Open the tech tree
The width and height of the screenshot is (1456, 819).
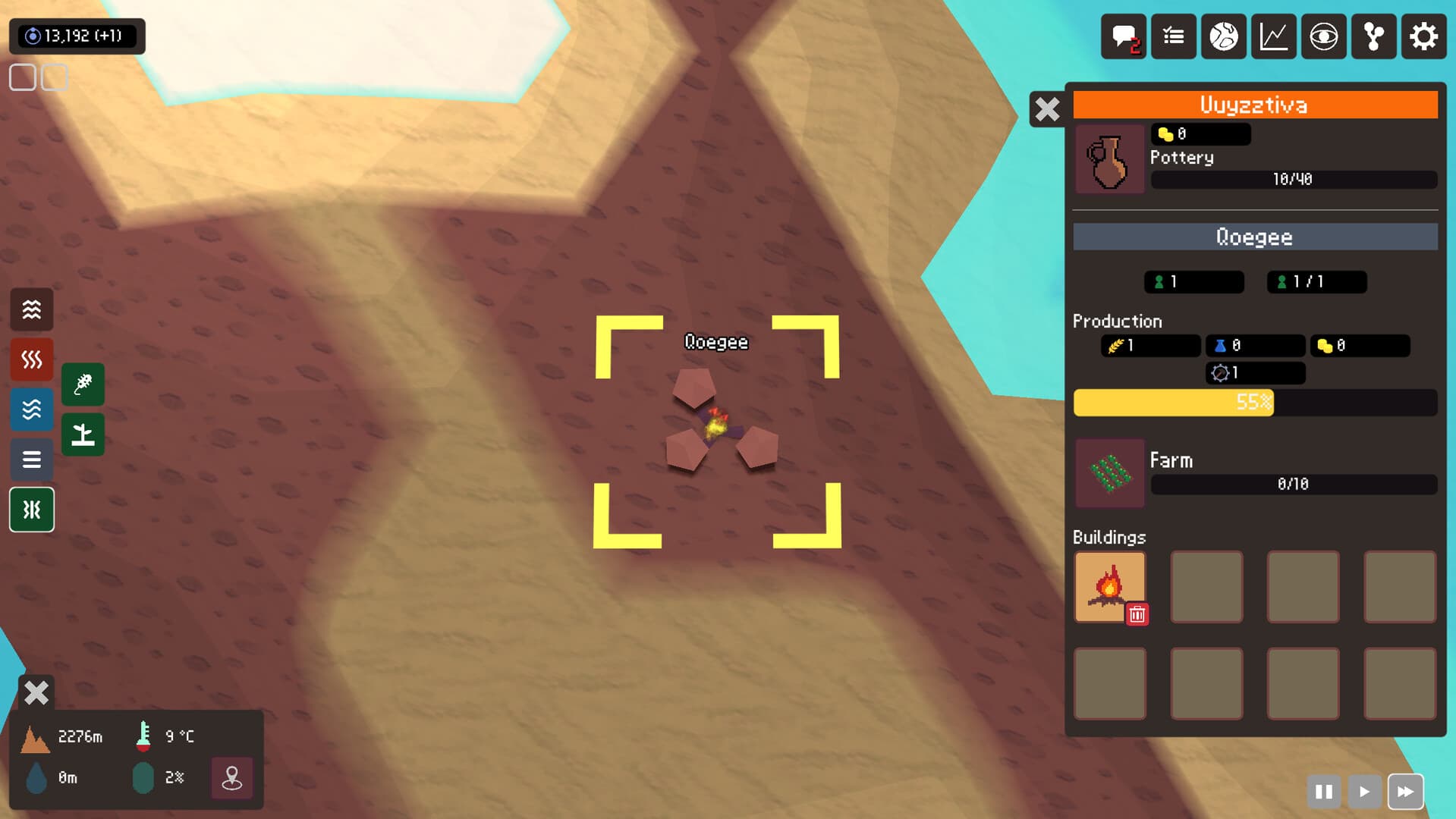tap(1374, 36)
